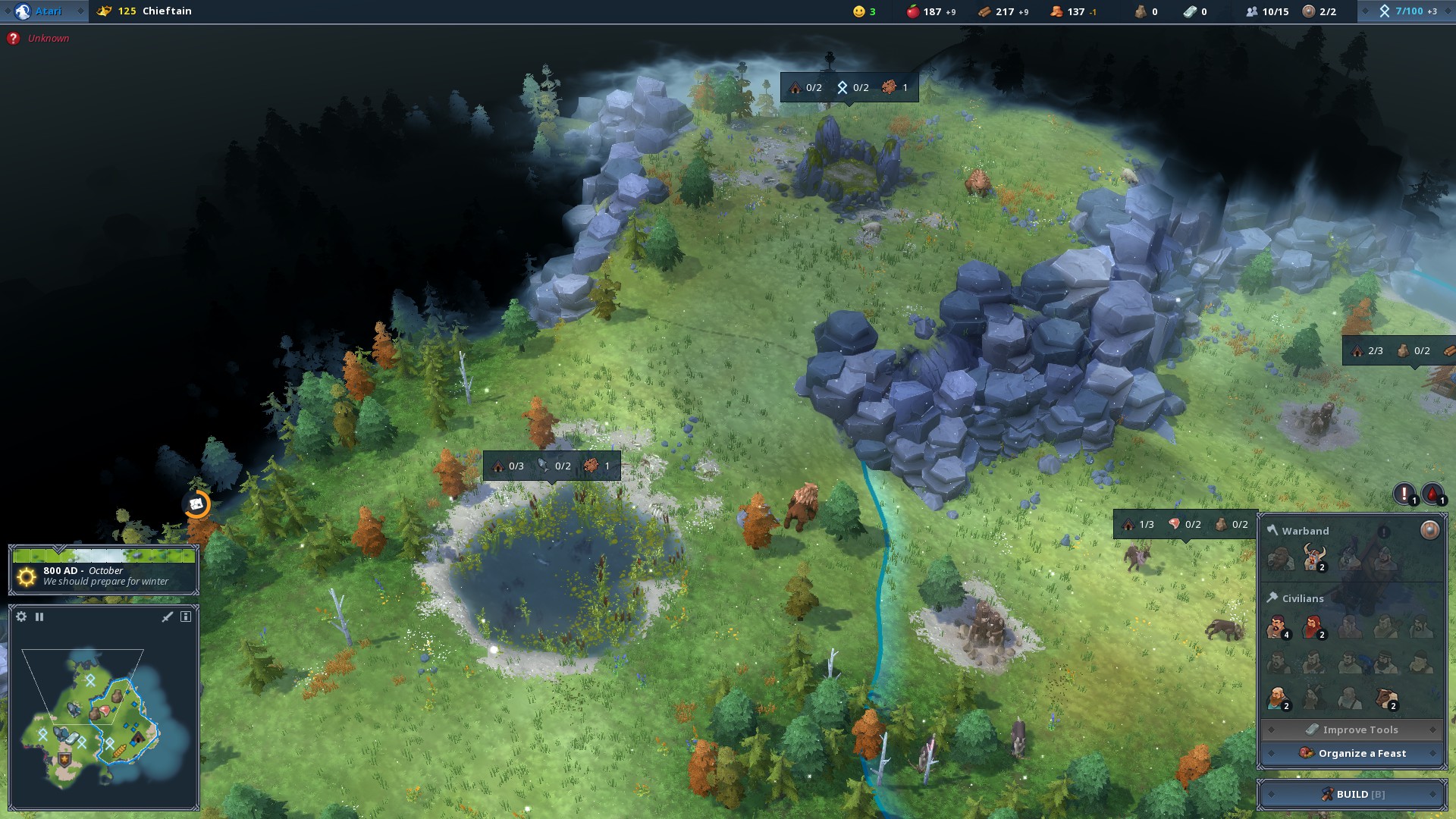
Task: Click the Unknown red question mark objective
Action: pyautogui.click(x=13, y=38)
